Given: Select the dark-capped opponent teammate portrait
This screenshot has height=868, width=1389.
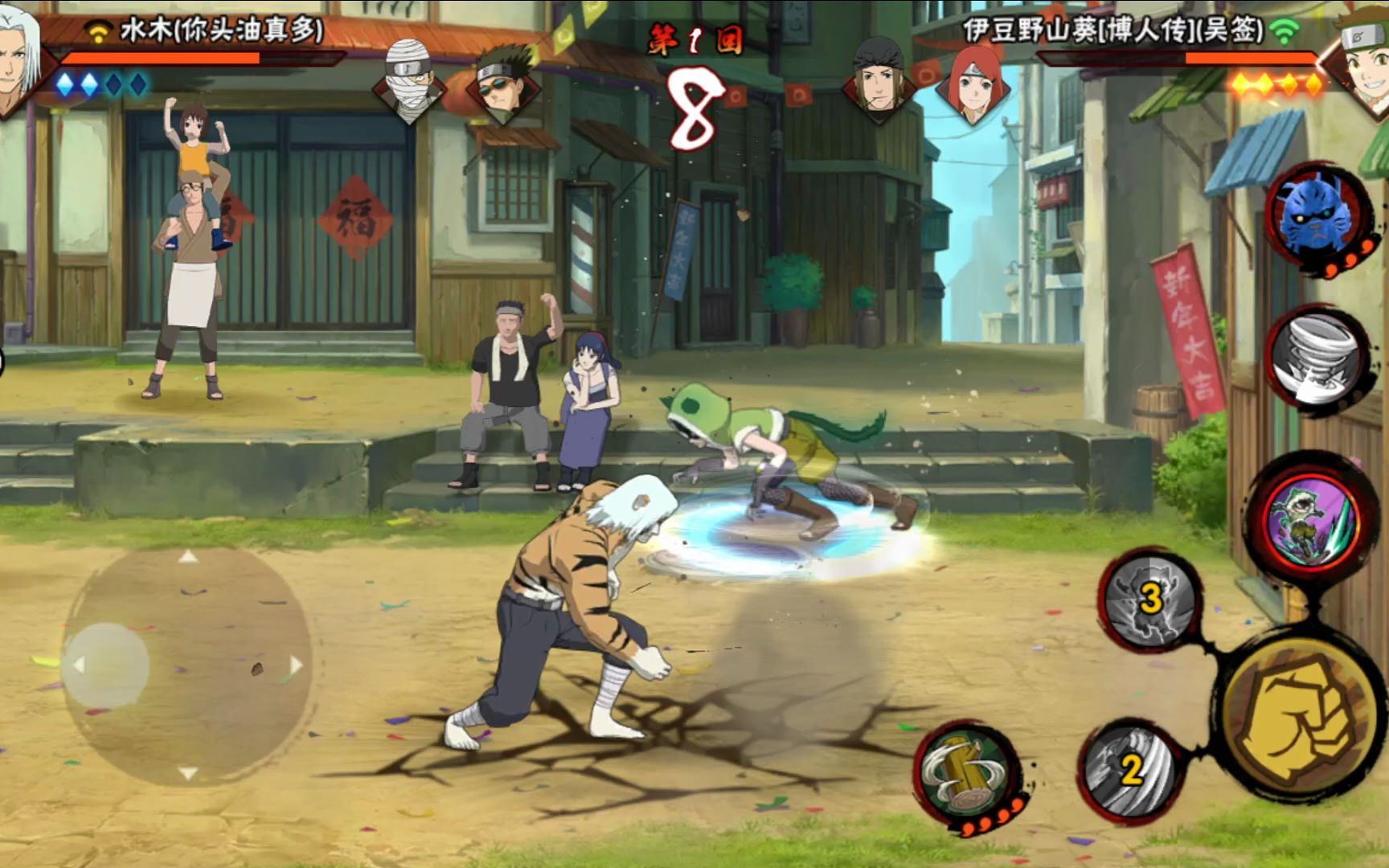Looking at the screenshot, I should (x=878, y=80).
